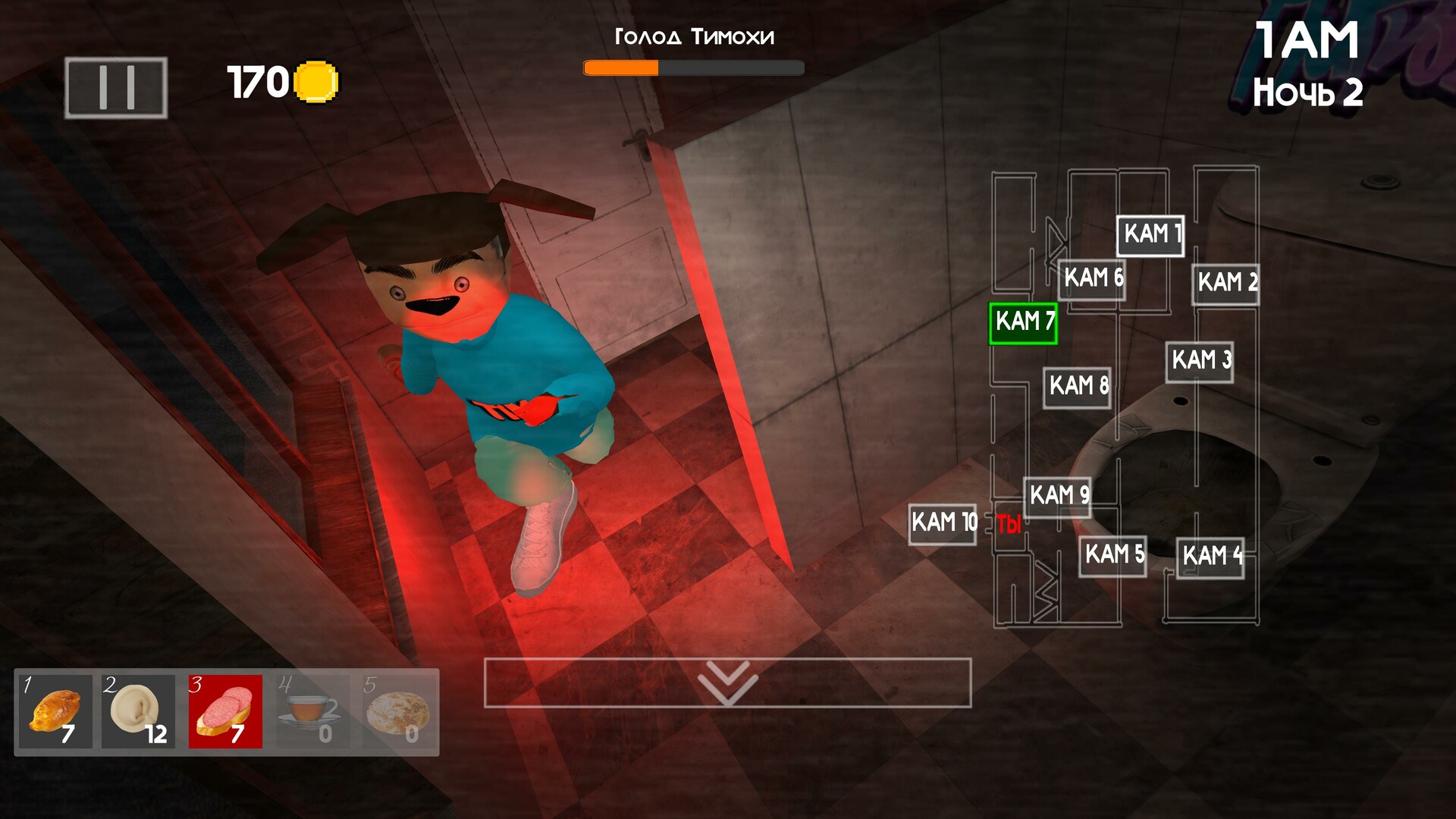Viewport: 1456px width, 819px height.
Task: Open camera KAM 4
Action: [x=1210, y=557]
